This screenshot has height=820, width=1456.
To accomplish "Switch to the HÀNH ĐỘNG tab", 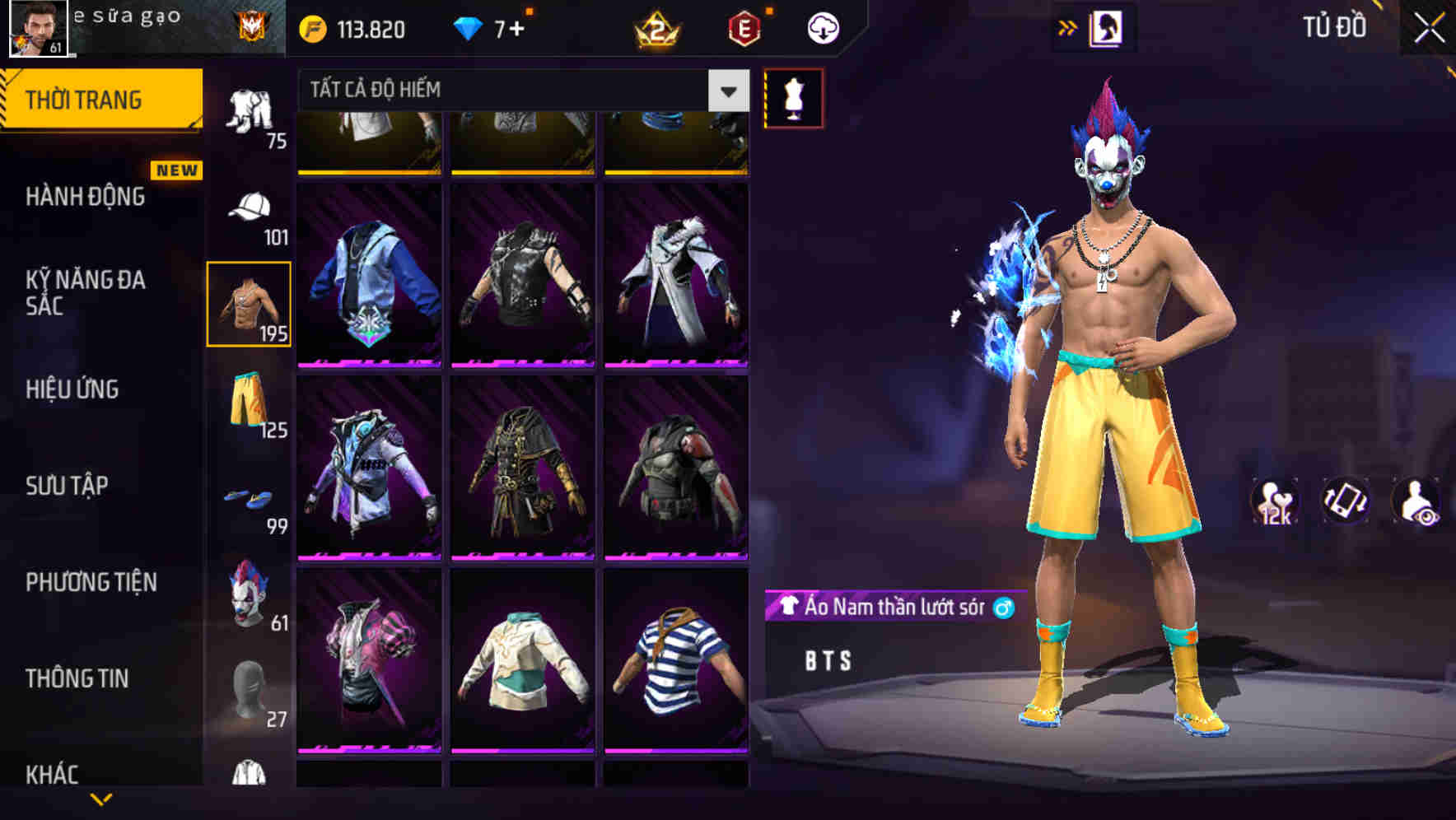I will coord(86,198).
